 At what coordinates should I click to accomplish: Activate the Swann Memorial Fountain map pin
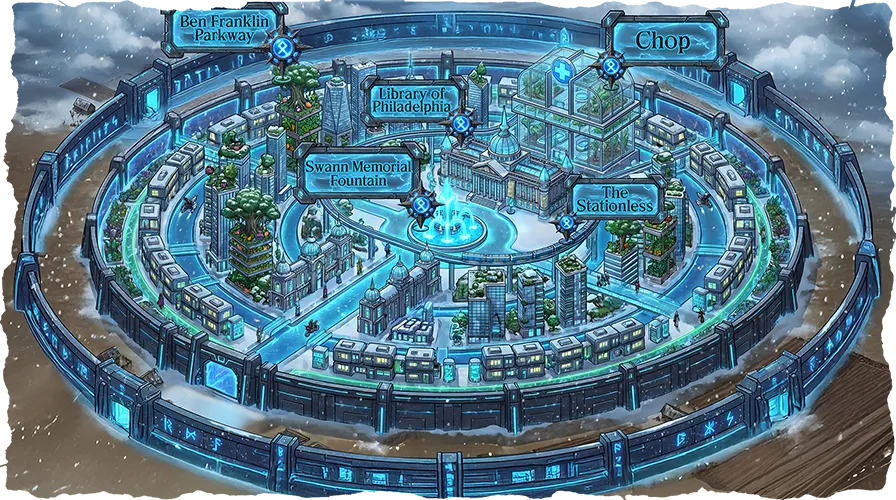coord(421,204)
